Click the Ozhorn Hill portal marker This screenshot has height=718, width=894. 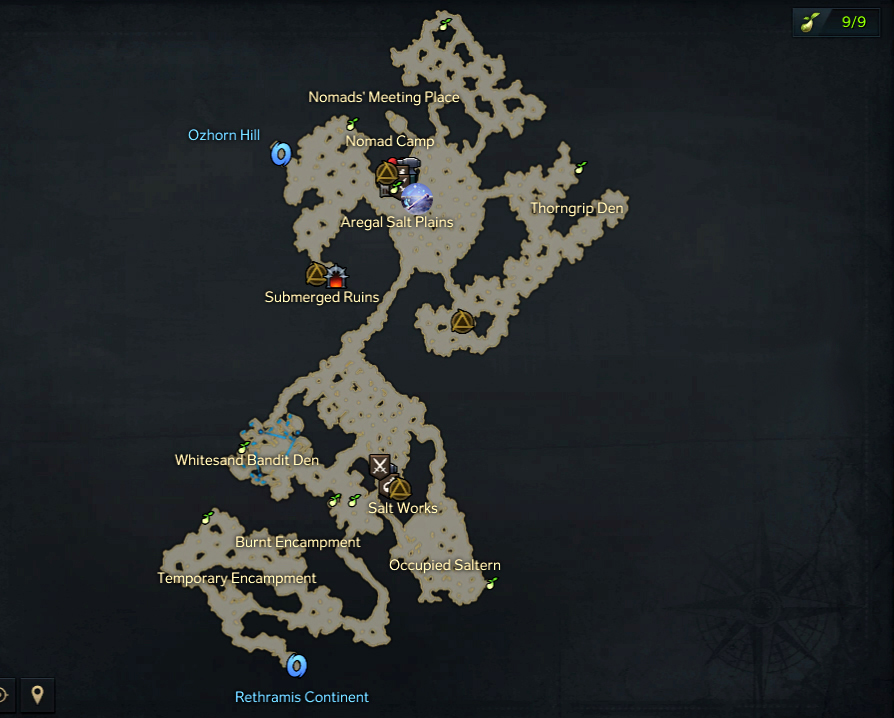point(281,154)
